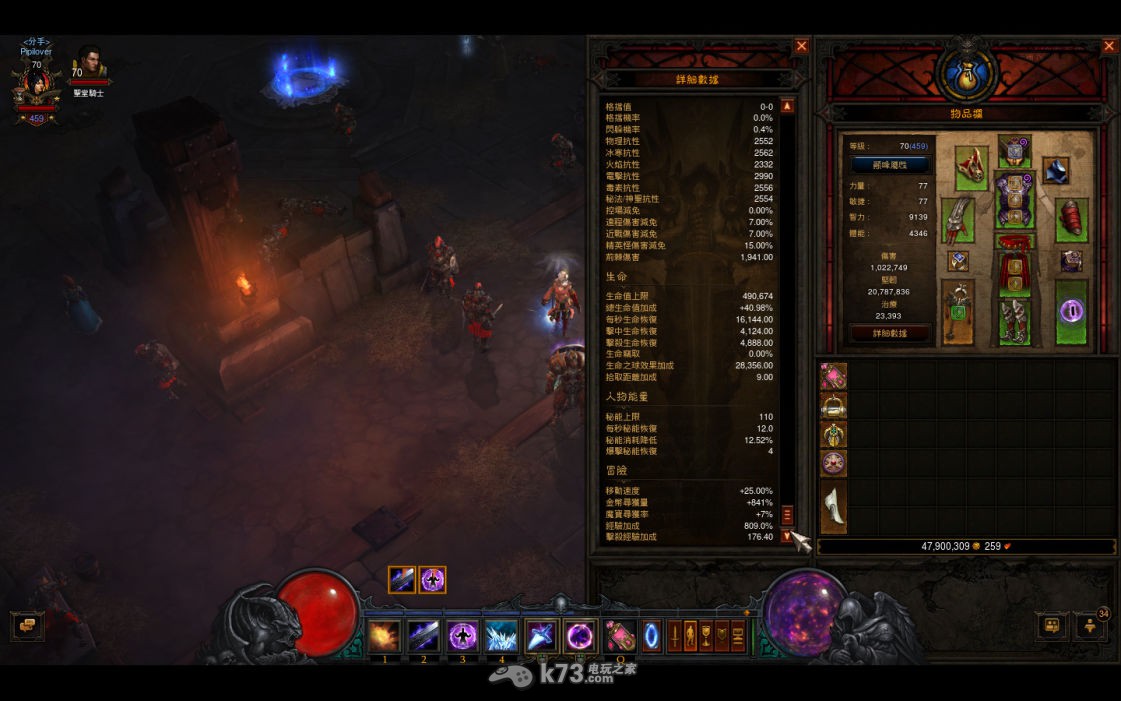The image size is (1121, 701).
Task: Click the 詳細數據 details button in inventory
Action: pos(890,333)
